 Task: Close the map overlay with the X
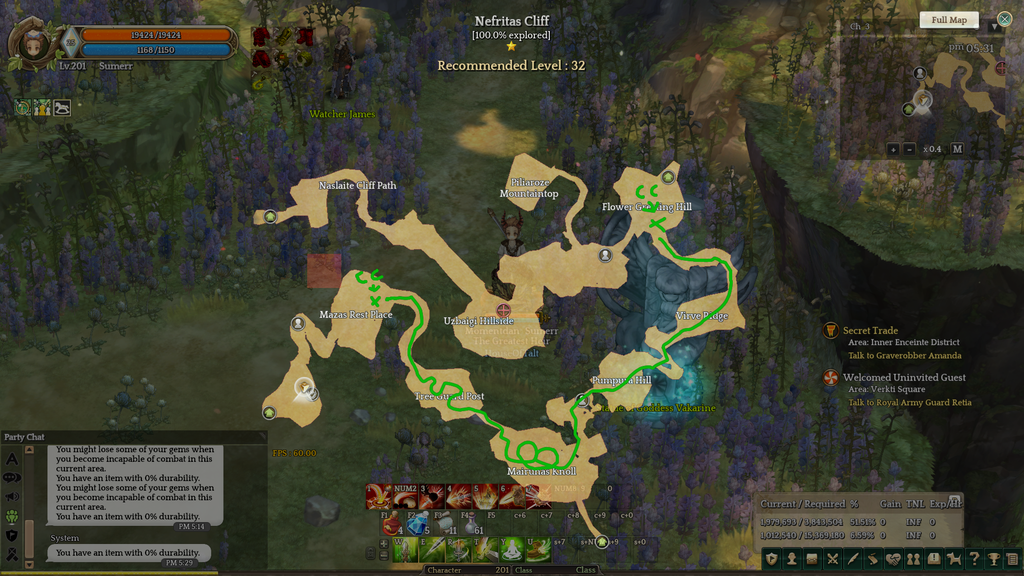tap(1004, 19)
